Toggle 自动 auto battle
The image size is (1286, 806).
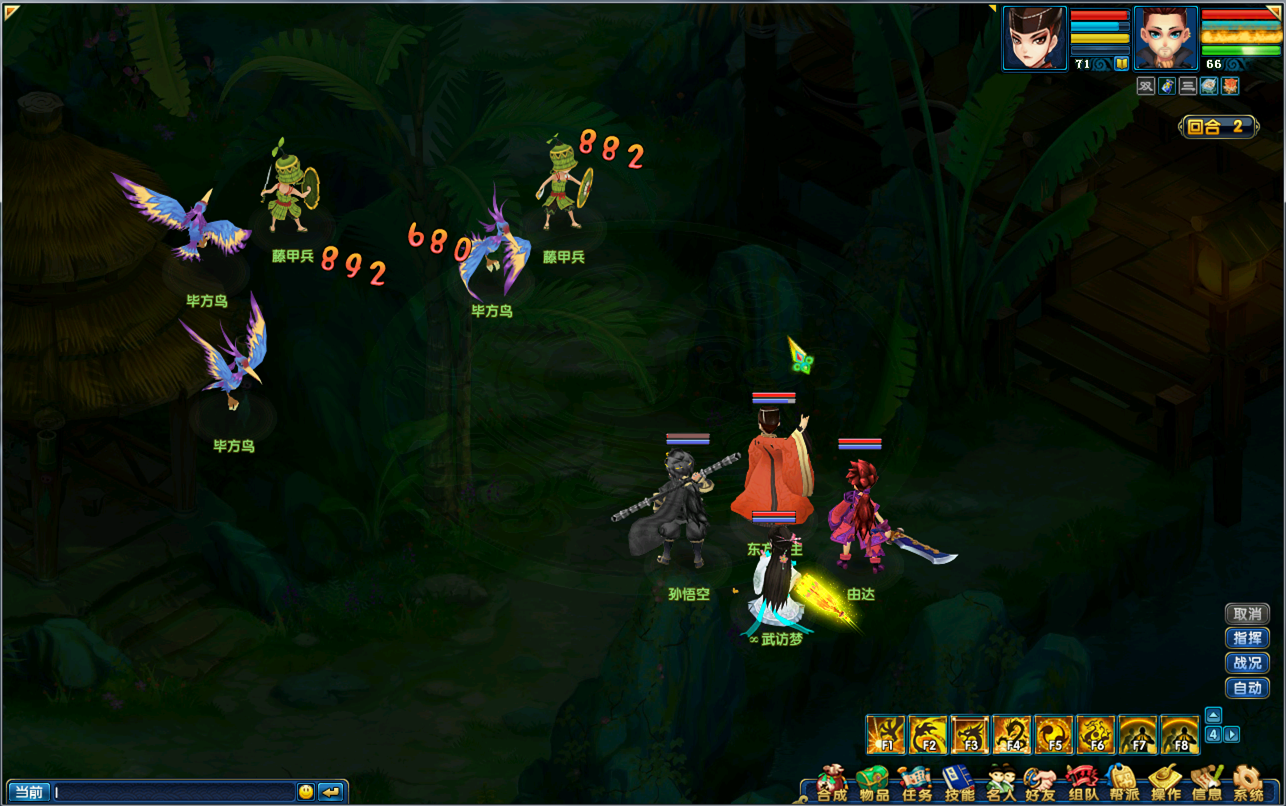[1247, 688]
